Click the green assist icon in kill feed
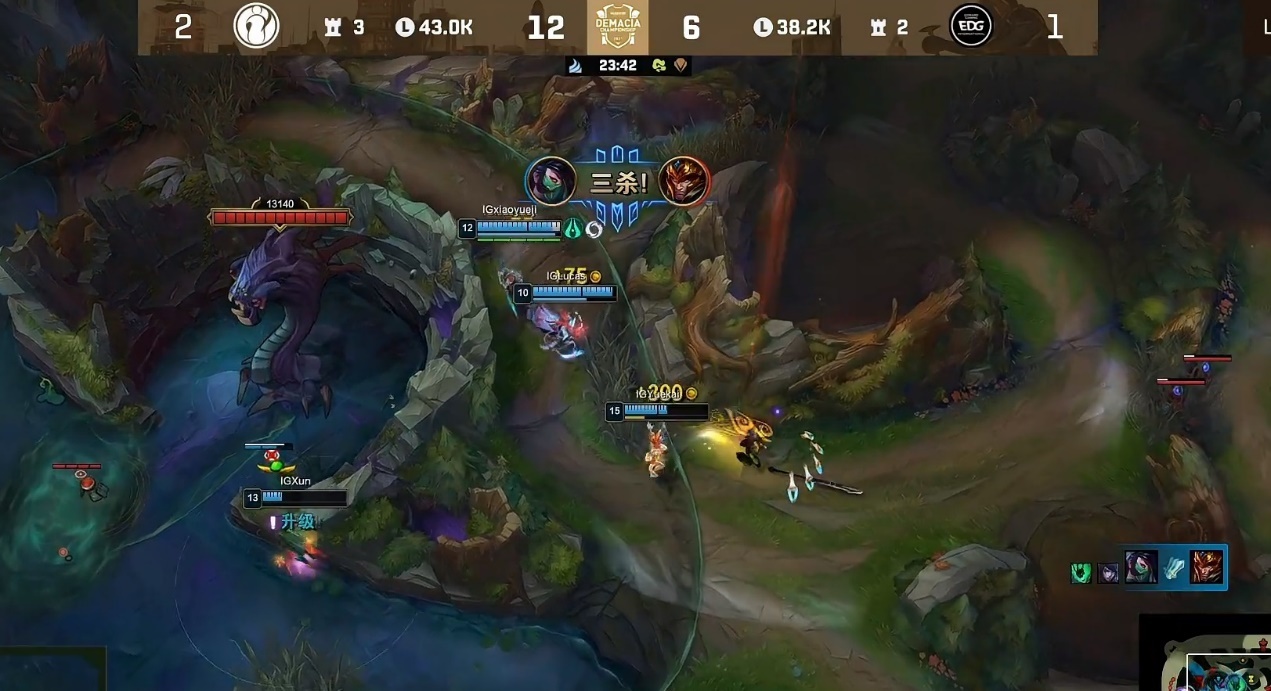1271x691 pixels. point(1081,573)
